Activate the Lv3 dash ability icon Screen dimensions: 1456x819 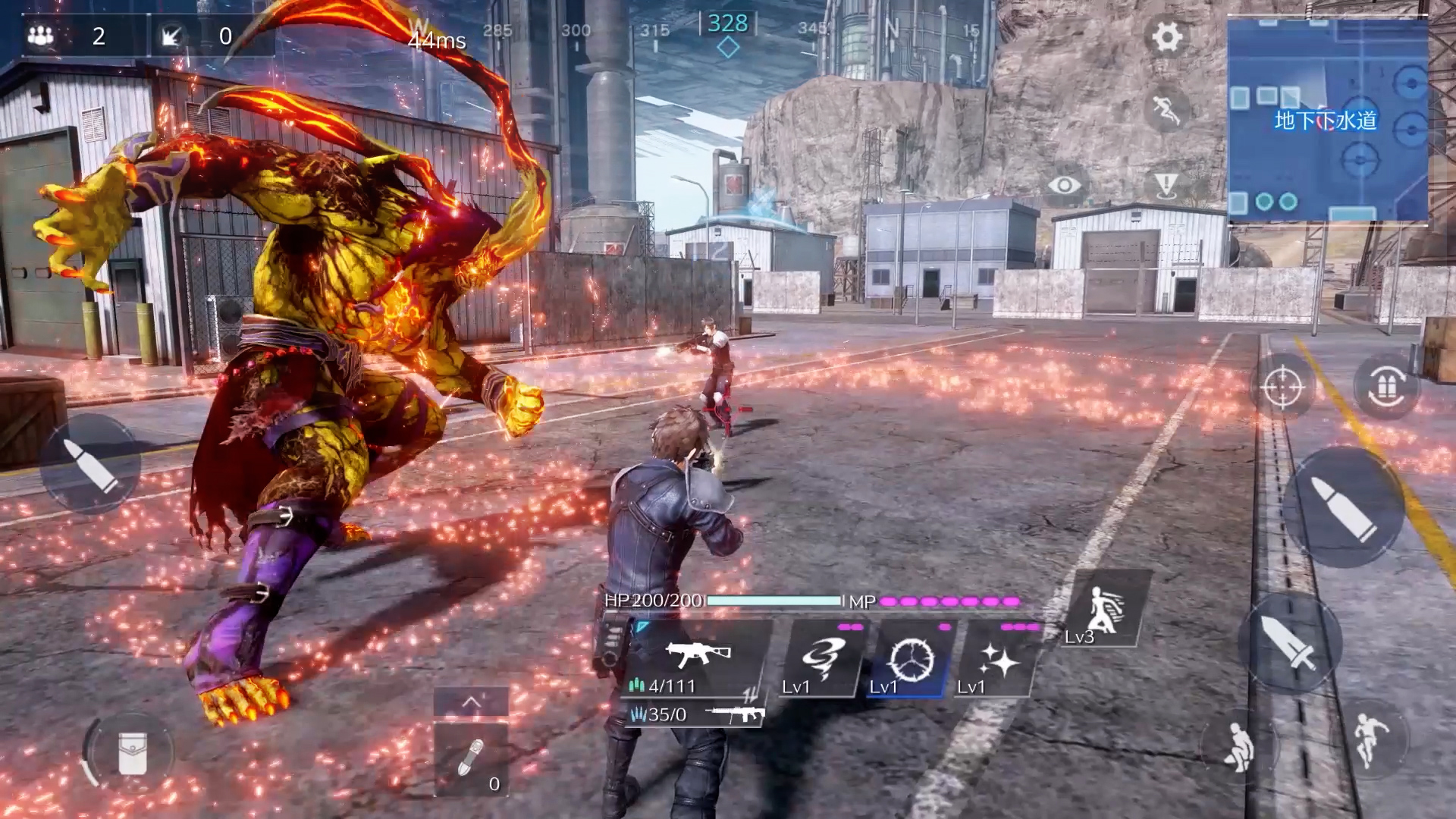tap(1105, 611)
